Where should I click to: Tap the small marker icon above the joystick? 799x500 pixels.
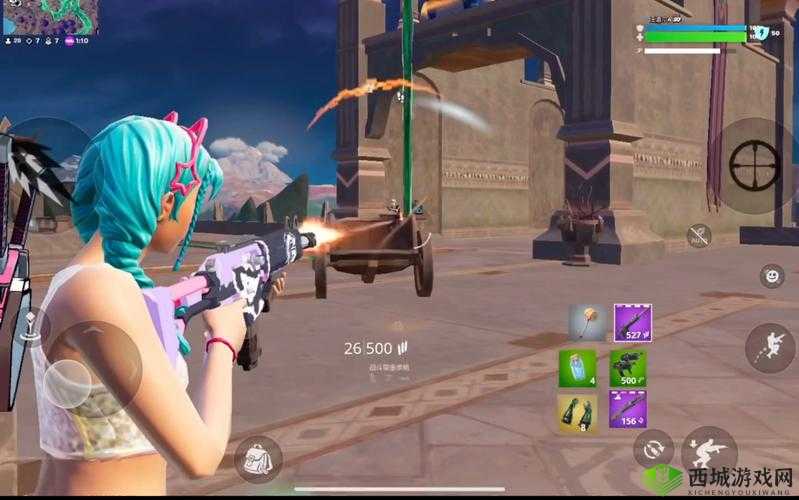(x=30, y=325)
